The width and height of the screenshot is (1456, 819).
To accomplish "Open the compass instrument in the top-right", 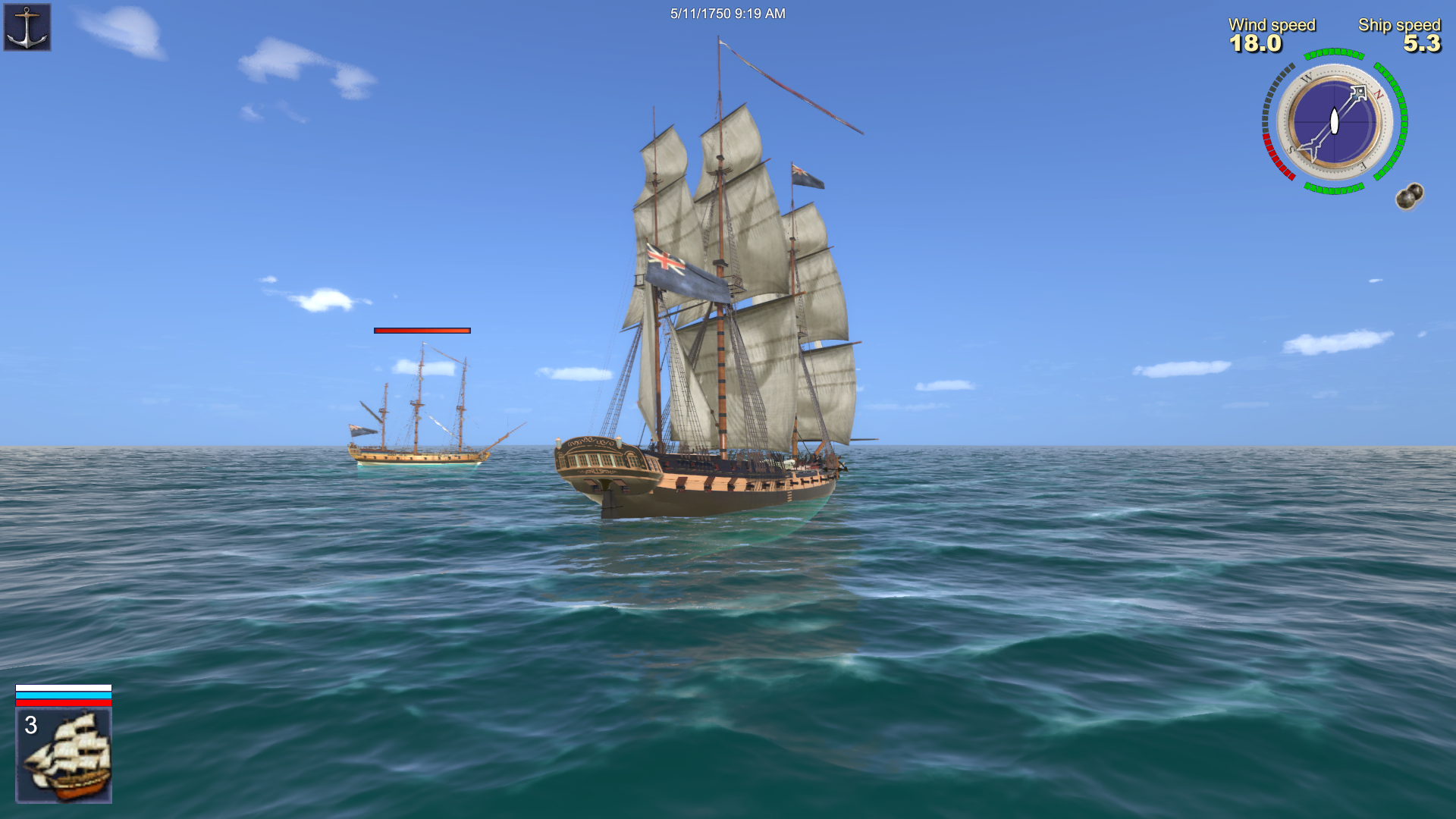I will coord(1335,121).
